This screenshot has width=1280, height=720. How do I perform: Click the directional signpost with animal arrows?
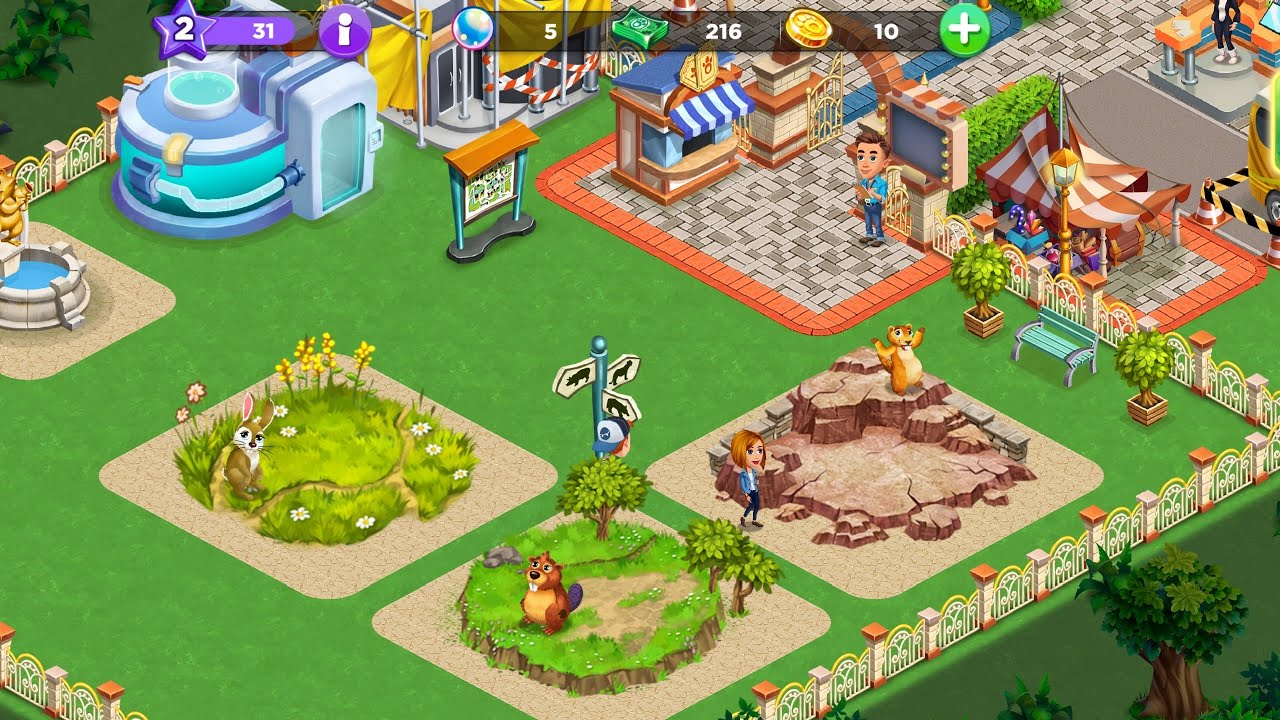click(600, 390)
